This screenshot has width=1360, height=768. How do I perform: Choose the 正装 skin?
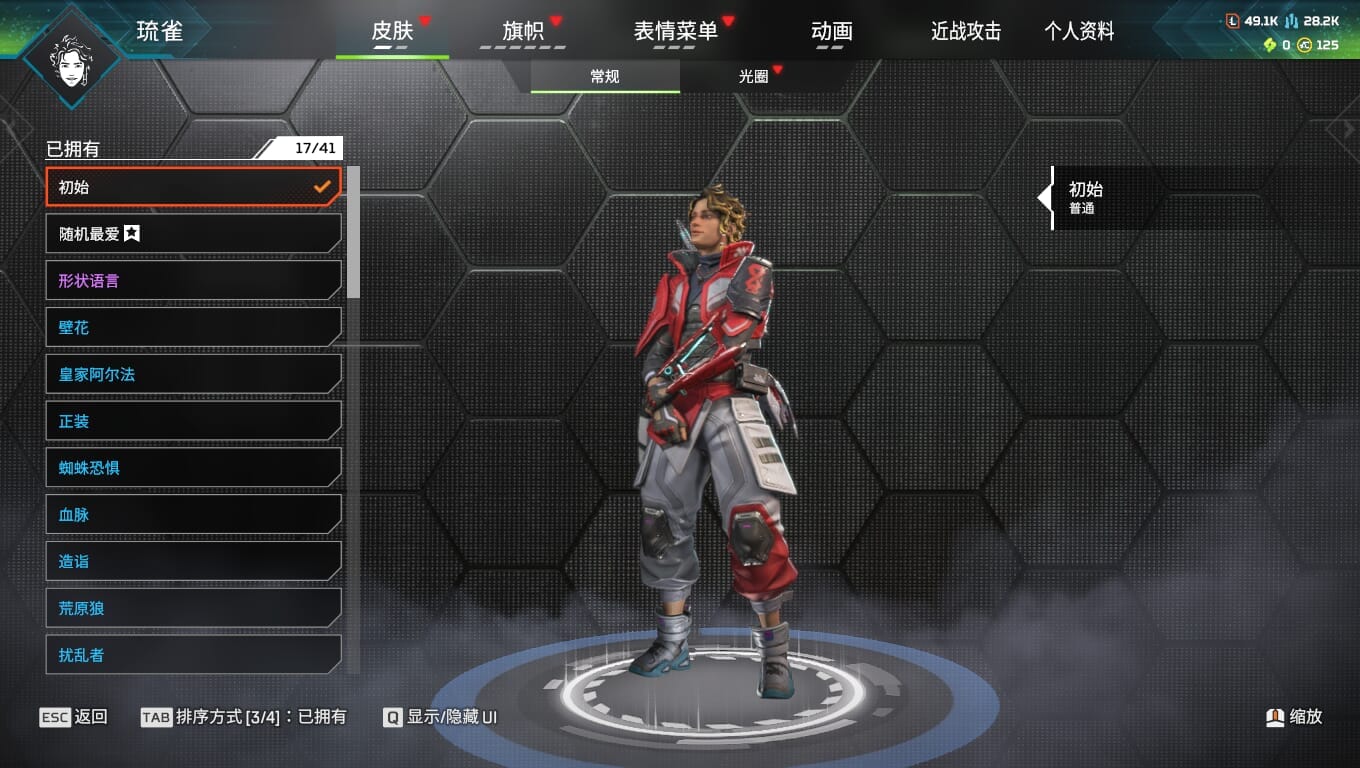(x=193, y=421)
